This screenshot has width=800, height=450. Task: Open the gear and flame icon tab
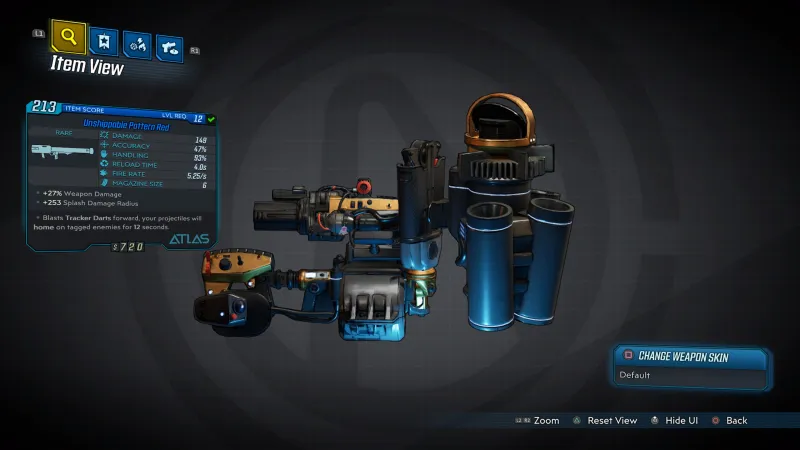136,45
